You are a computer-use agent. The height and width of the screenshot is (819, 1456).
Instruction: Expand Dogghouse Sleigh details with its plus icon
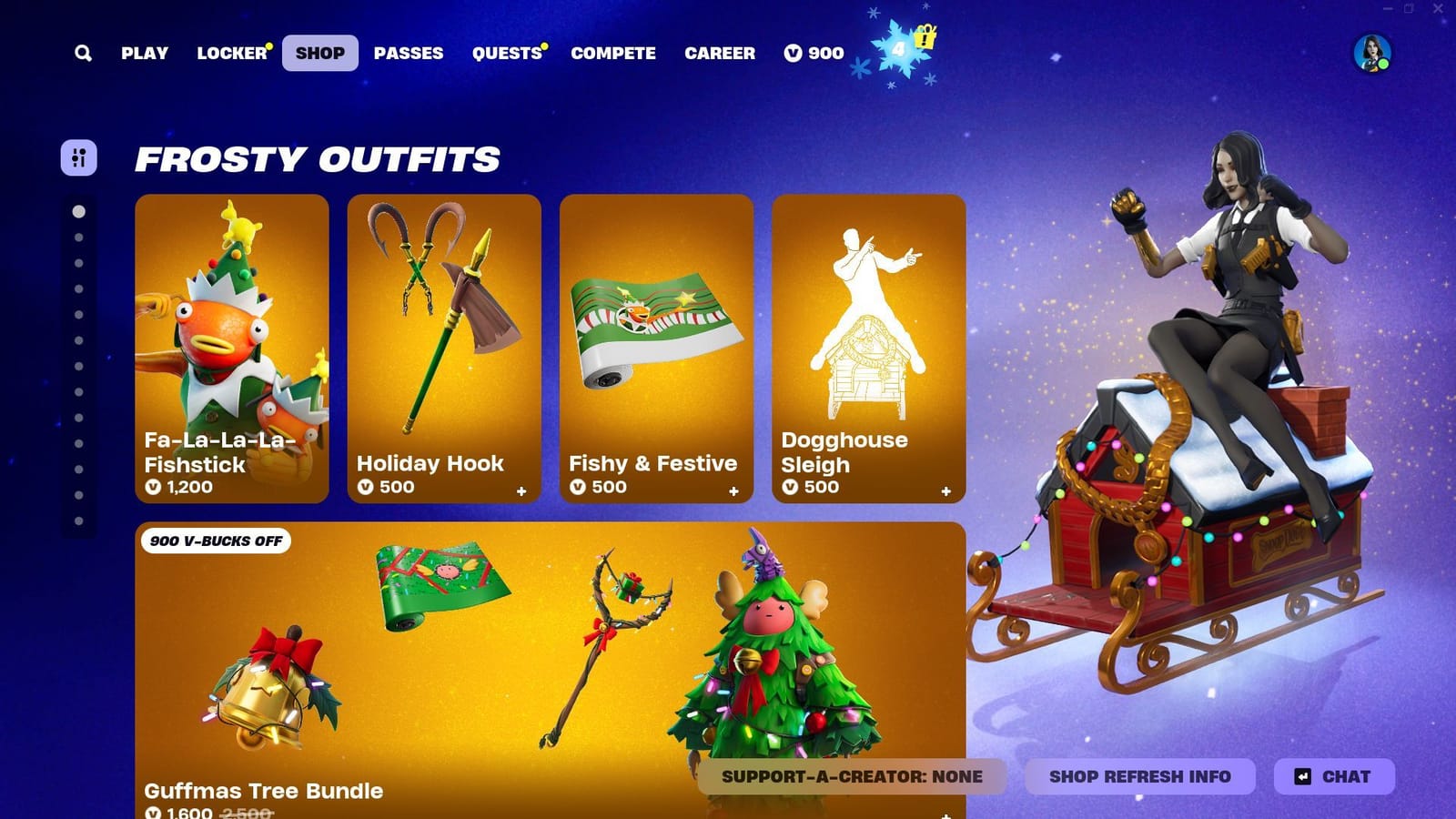(x=946, y=490)
